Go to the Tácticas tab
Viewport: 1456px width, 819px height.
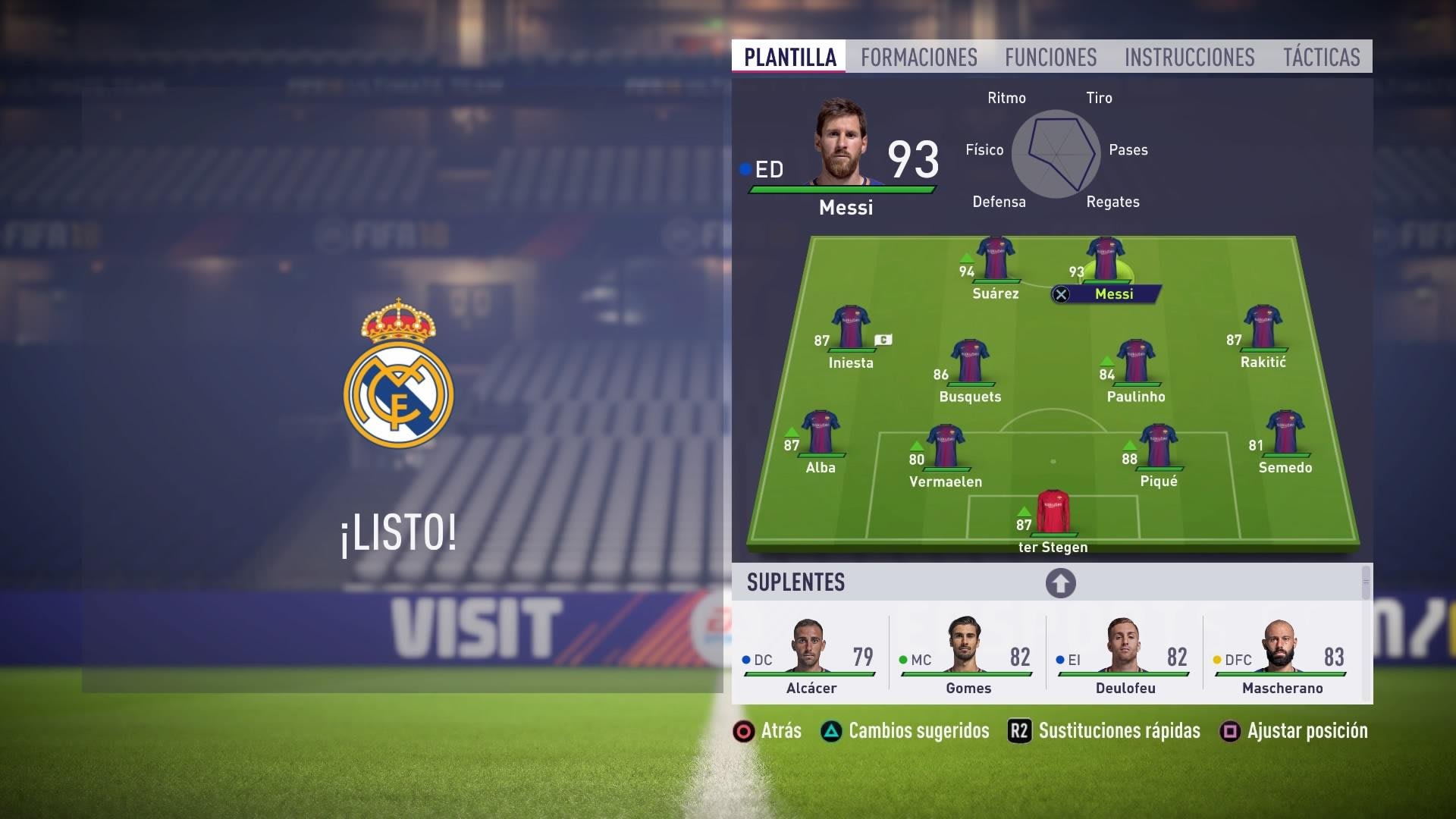[x=1321, y=58]
